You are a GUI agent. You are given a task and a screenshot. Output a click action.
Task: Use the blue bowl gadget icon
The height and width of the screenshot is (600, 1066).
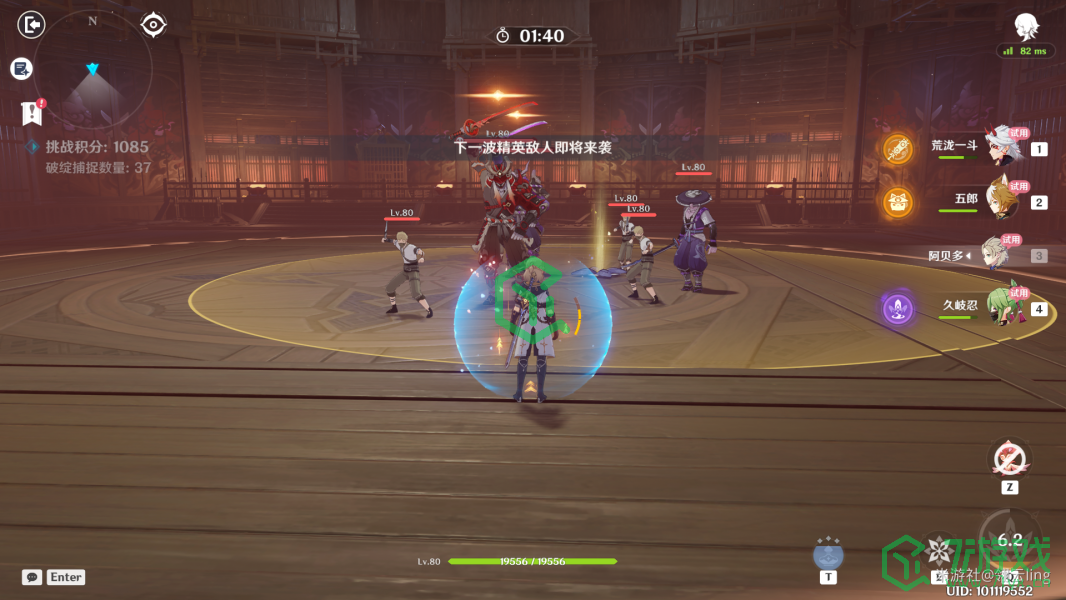coord(828,553)
